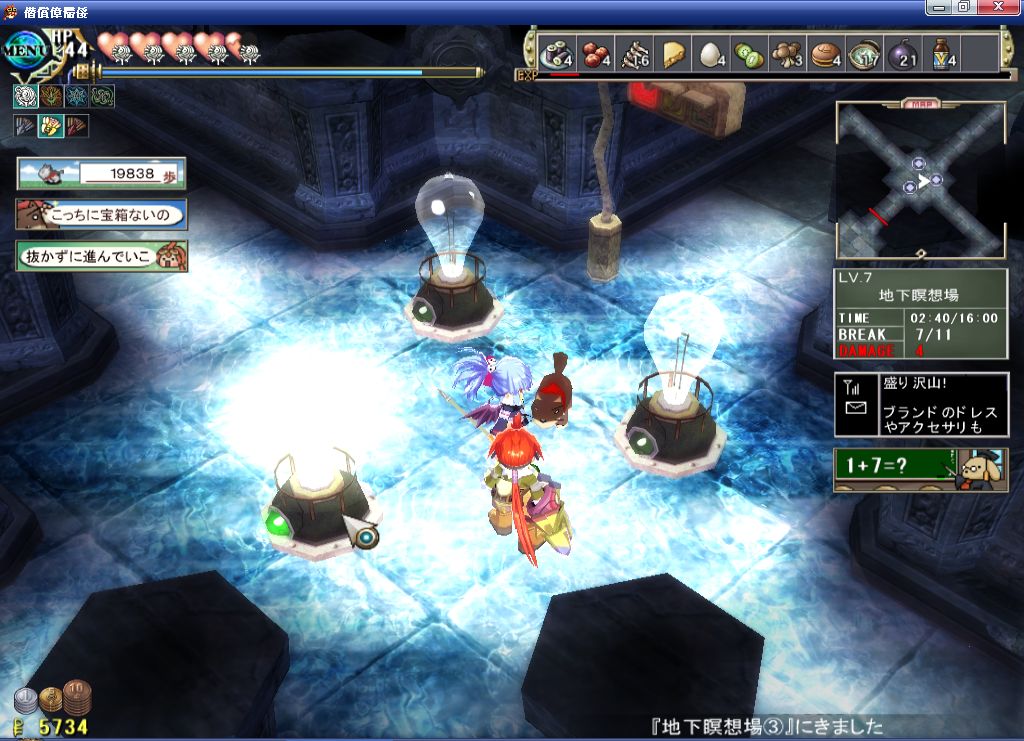Choose the kiwi fruit item

pos(748,54)
